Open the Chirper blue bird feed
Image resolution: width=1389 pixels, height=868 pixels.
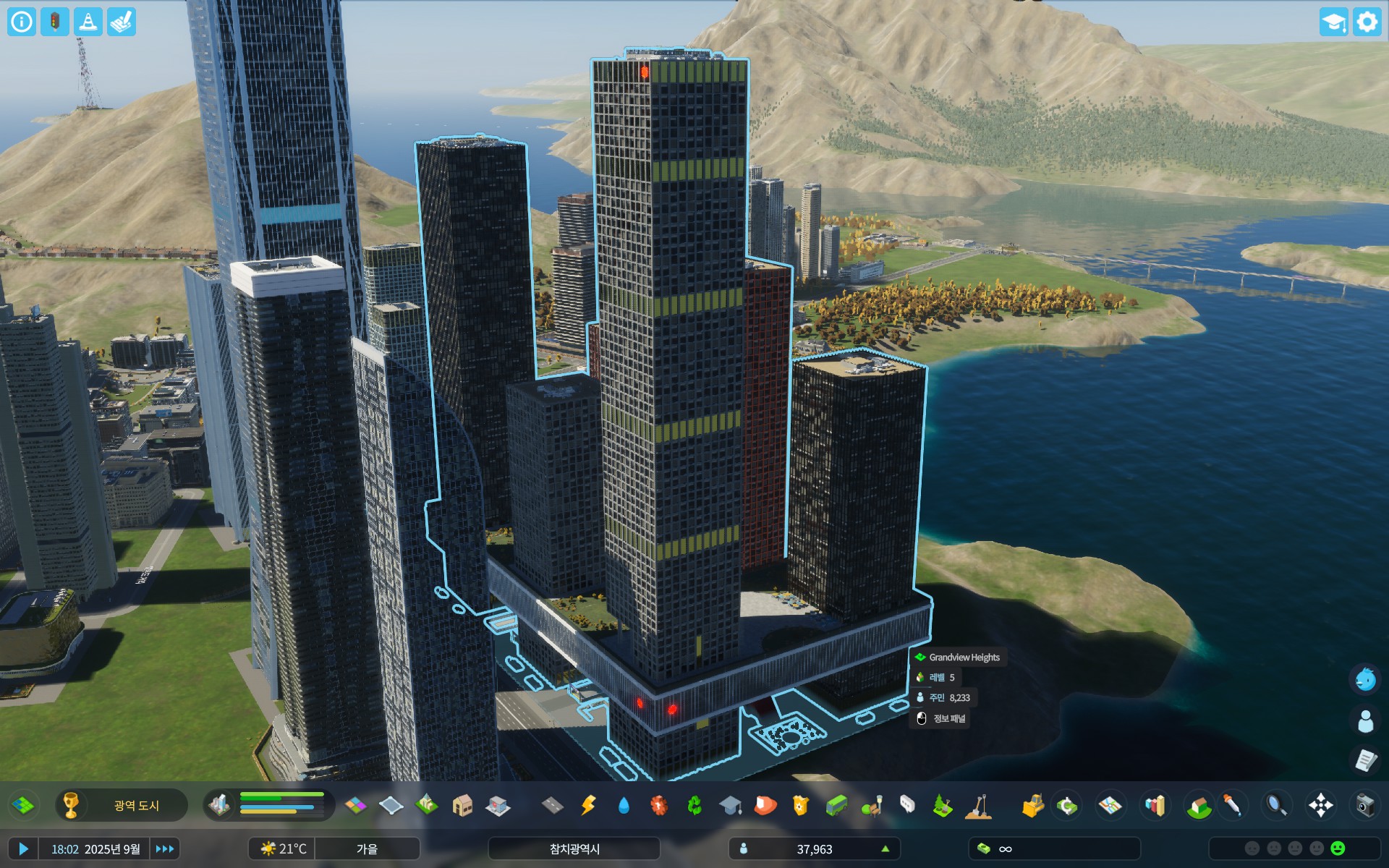coord(1365,679)
